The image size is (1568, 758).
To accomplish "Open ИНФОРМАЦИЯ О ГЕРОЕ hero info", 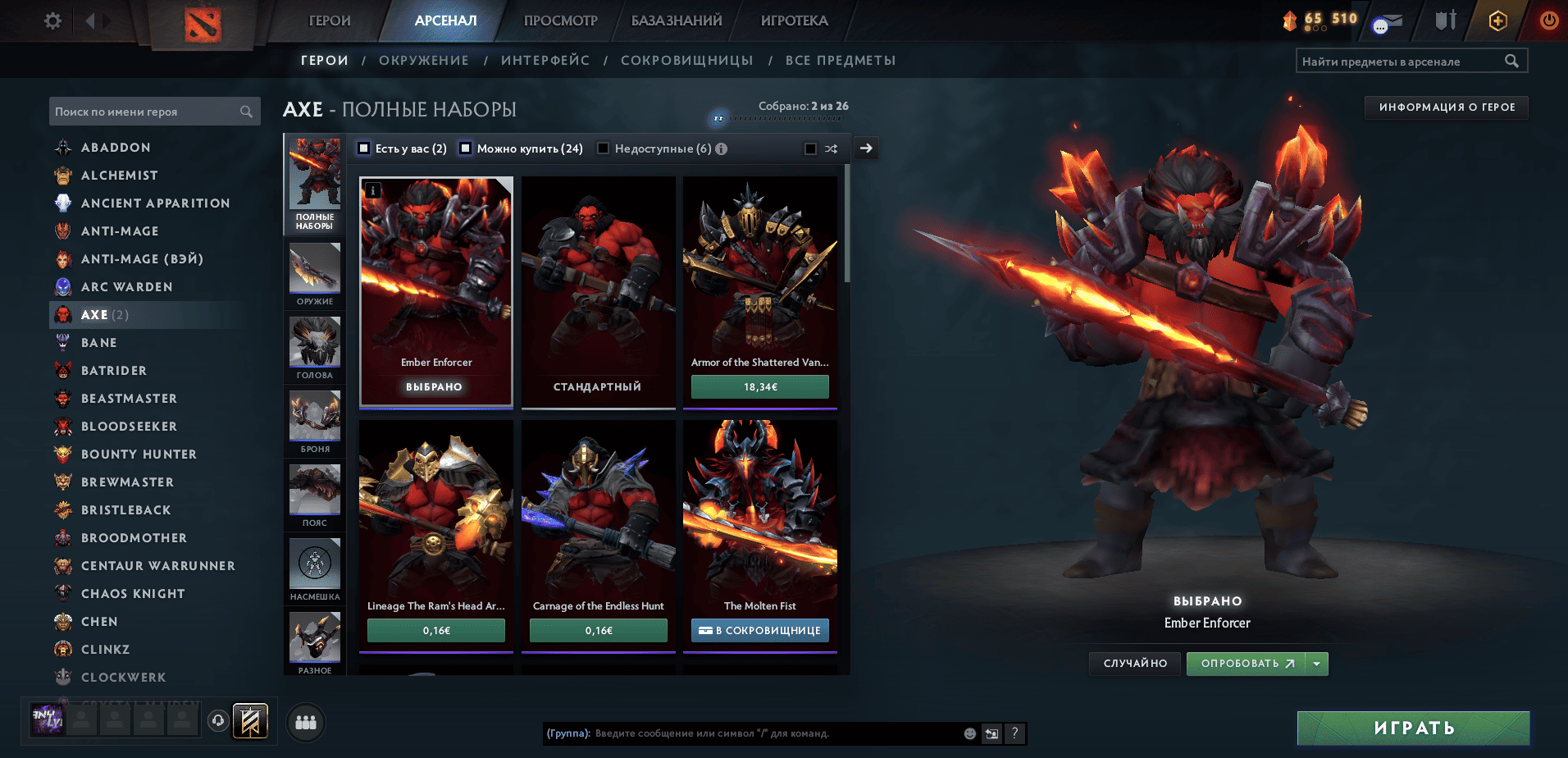I will pyautogui.click(x=1447, y=107).
